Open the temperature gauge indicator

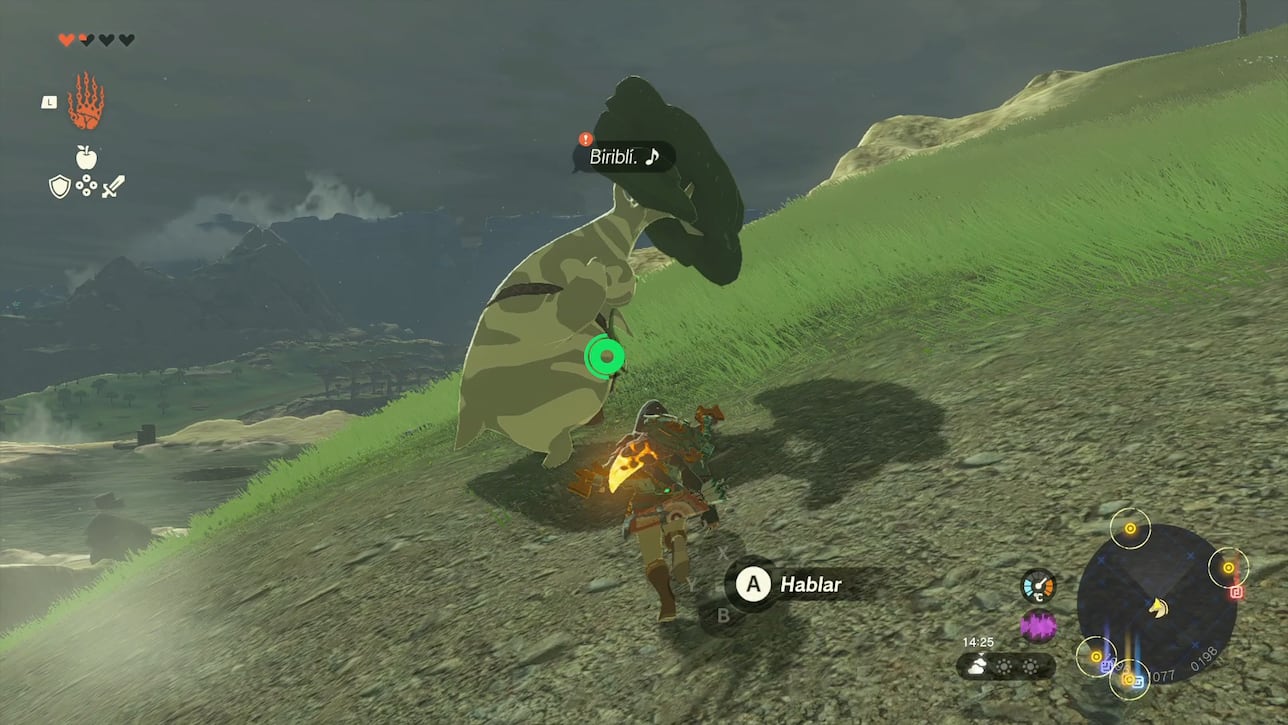(1038, 586)
